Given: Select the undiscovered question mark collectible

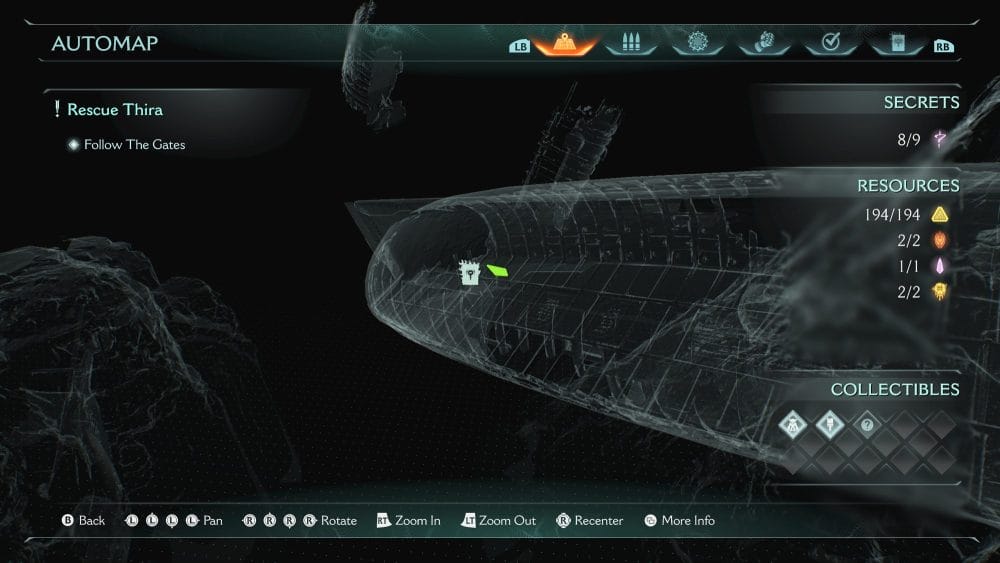Looking at the screenshot, I should click(x=867, y=426).
